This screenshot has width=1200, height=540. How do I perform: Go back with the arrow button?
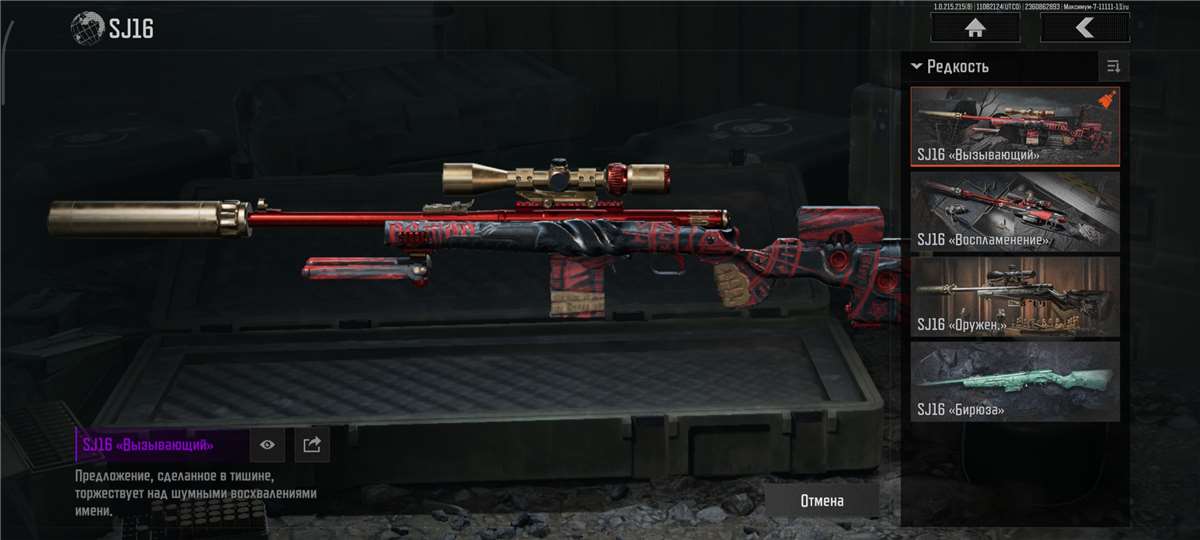[1084, 29]
